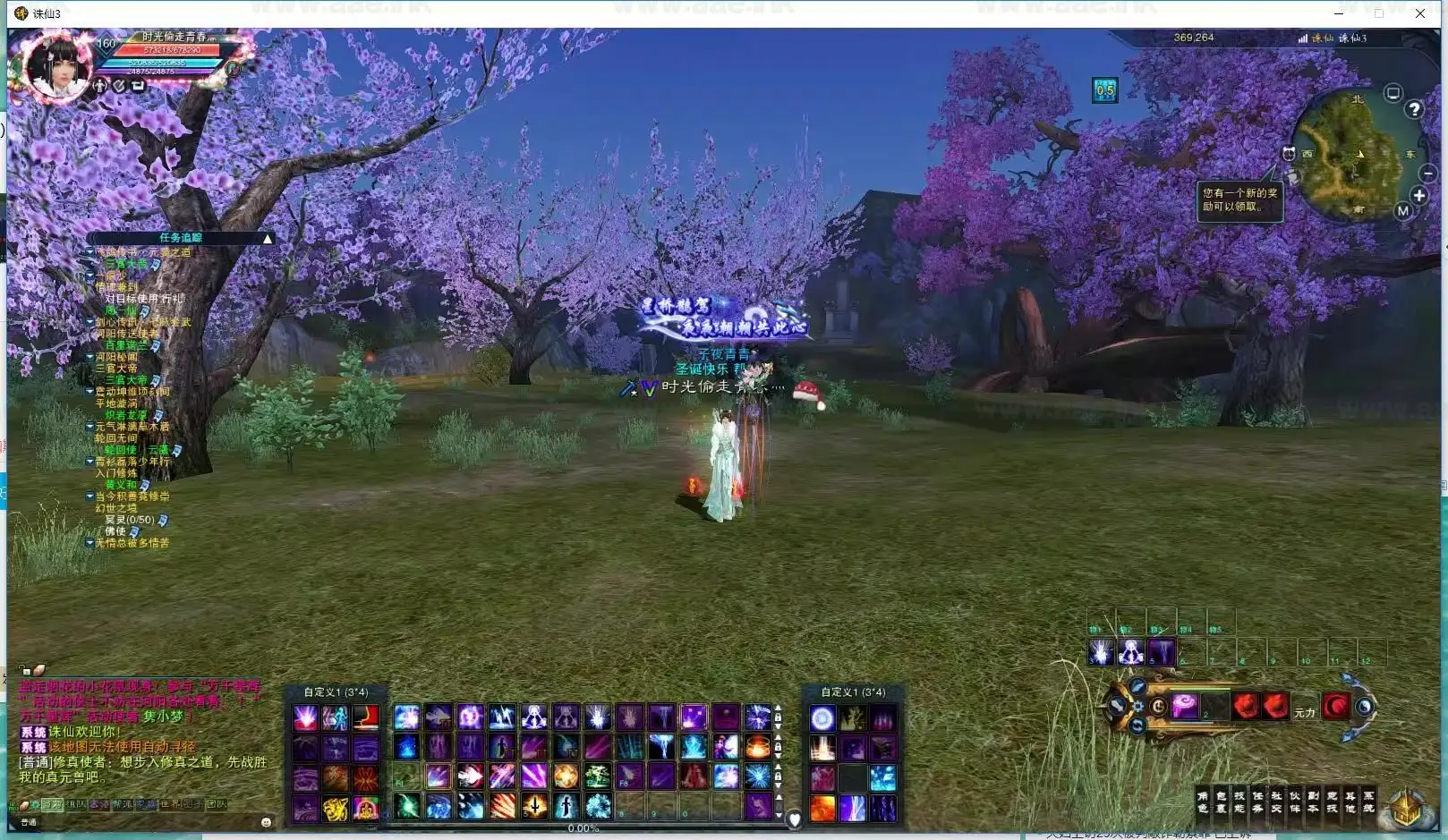Click the gear settings icon beside the action bar
Viewport: 1448px width, 840px height.
1138,706
